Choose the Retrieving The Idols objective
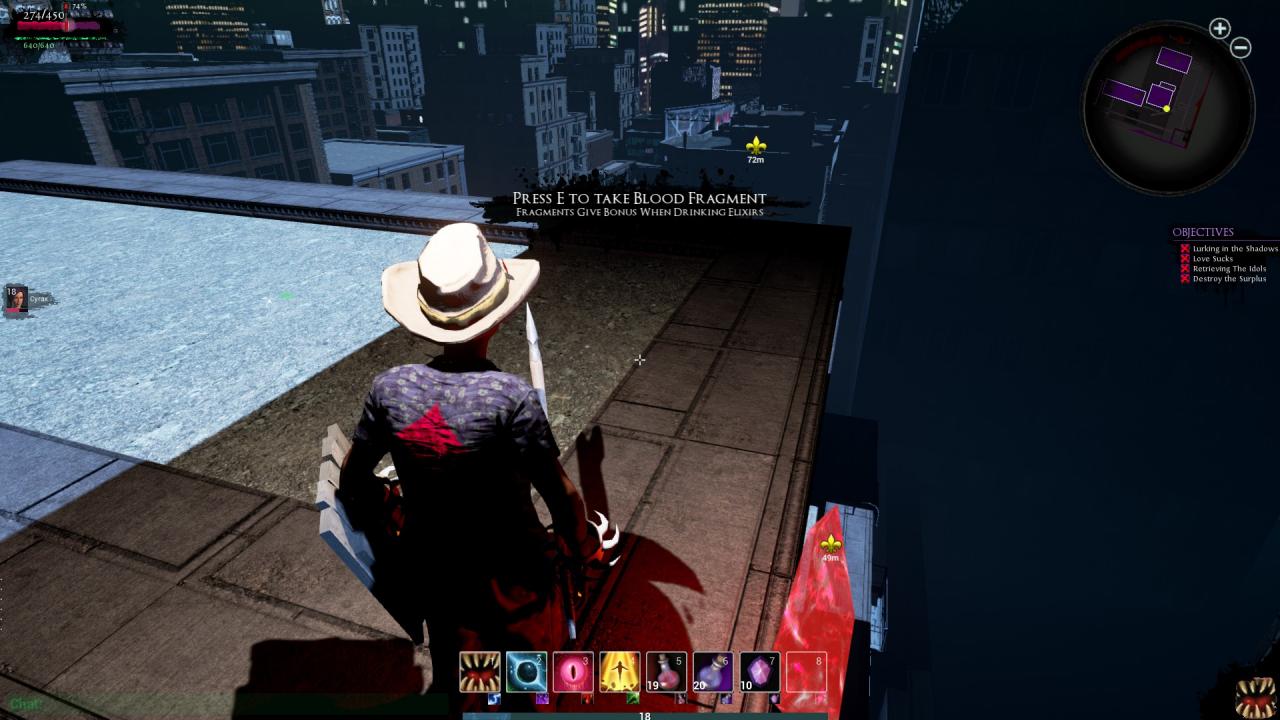 pos(1229,269)
